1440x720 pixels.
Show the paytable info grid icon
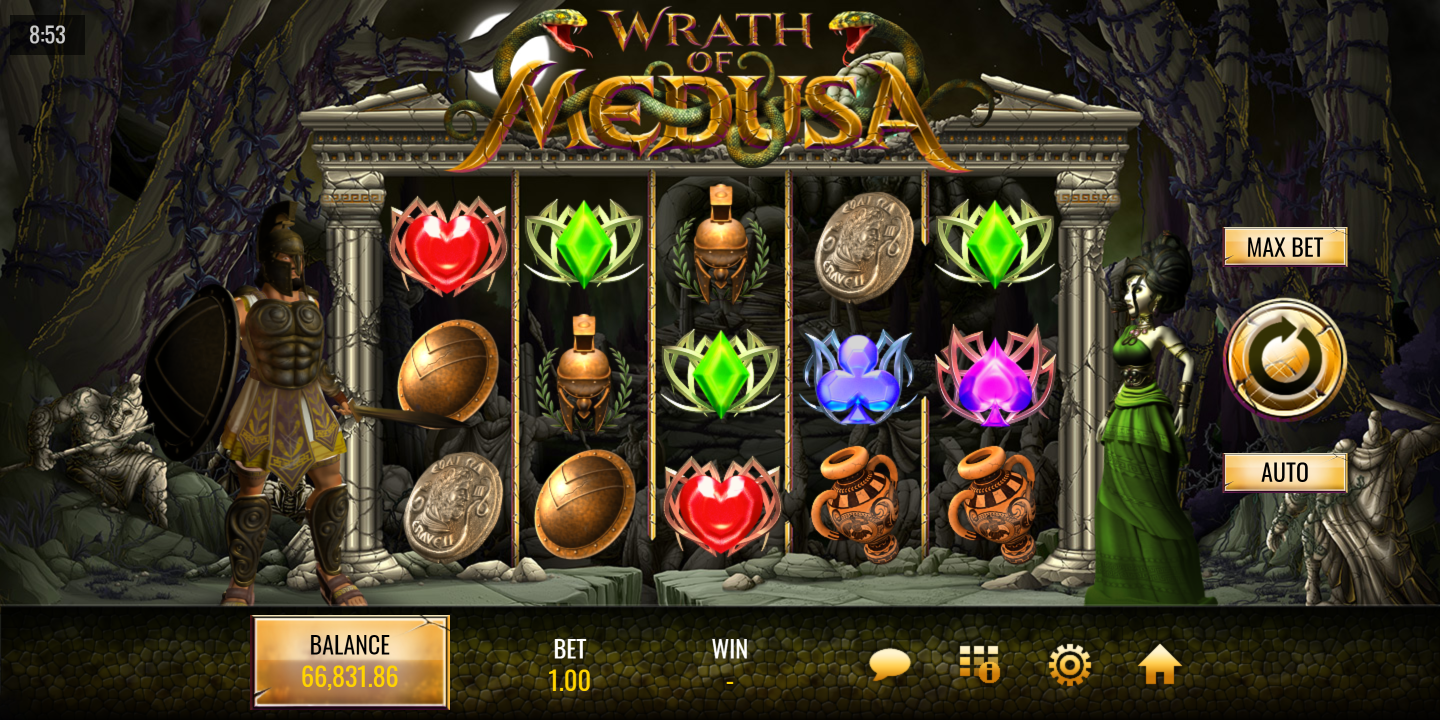pos(979,665)
